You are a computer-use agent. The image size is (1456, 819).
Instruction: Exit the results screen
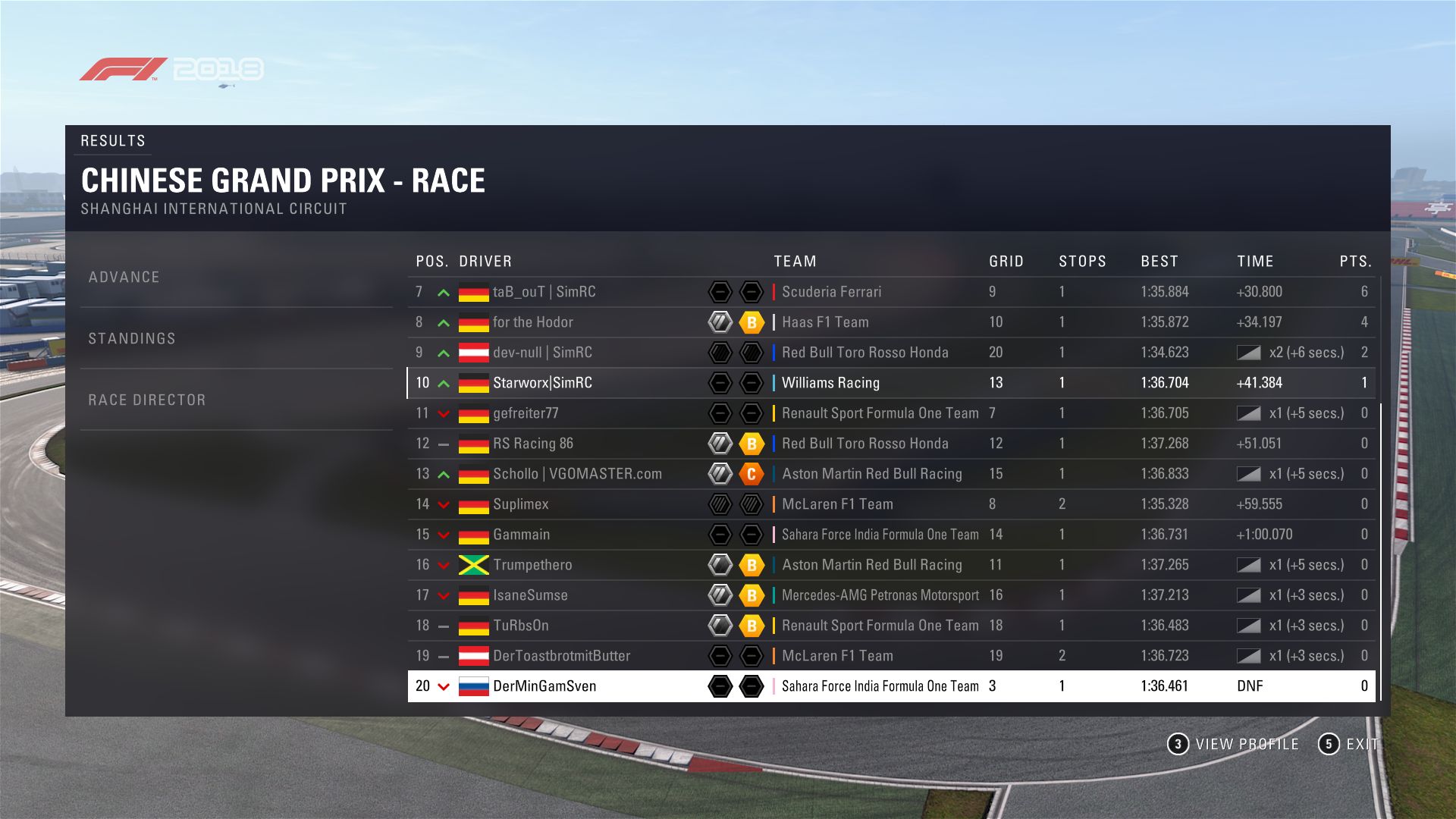pos(1350,744)
